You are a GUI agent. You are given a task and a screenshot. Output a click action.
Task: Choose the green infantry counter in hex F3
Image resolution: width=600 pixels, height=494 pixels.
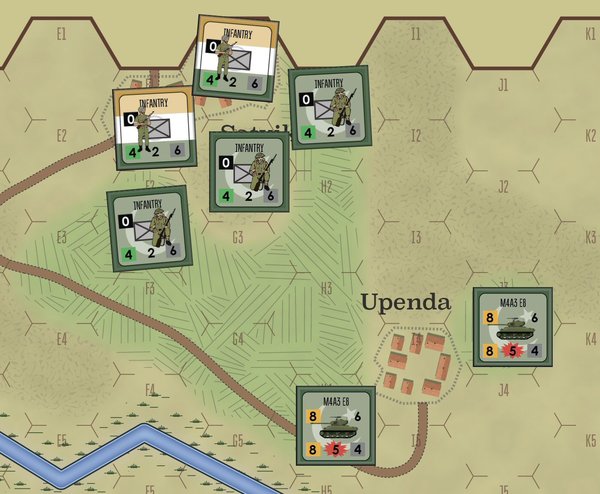pyautogui.click(x=148, y=227)
